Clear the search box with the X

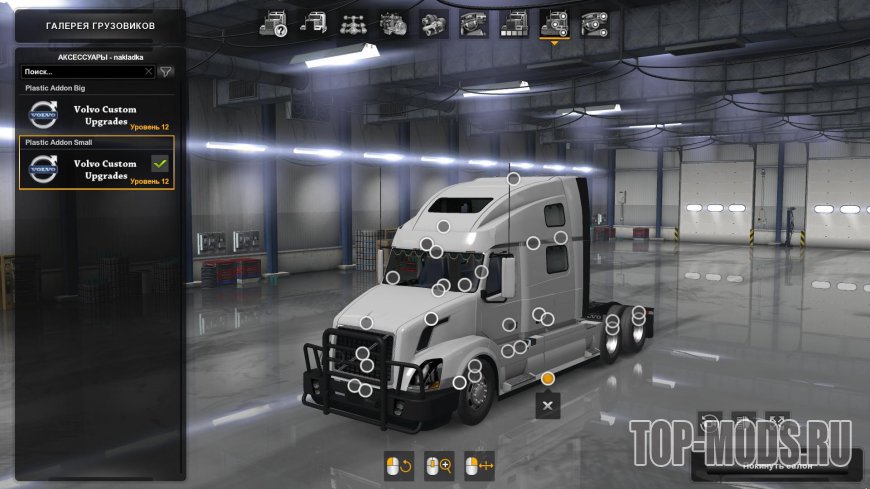[149, 72]
